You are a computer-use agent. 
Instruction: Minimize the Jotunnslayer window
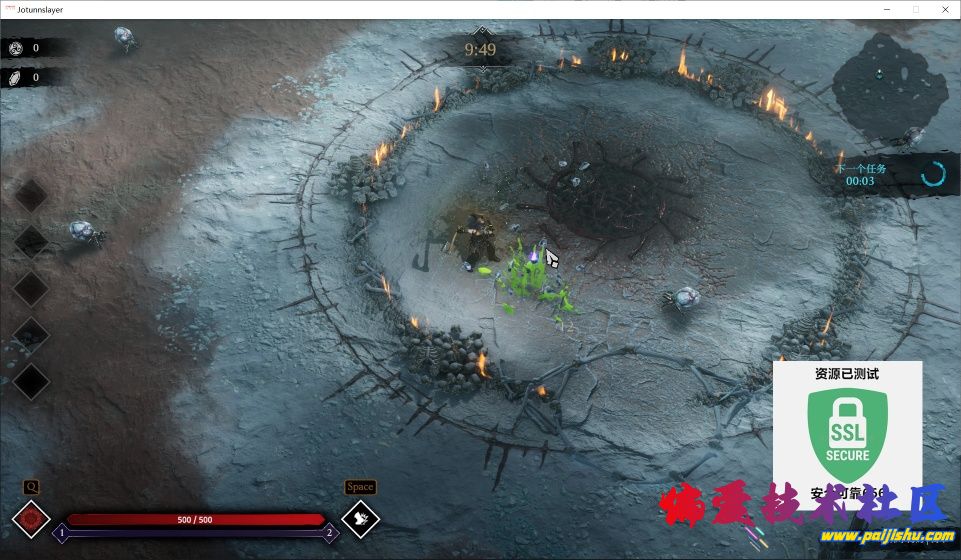click(x=887, y=9)
